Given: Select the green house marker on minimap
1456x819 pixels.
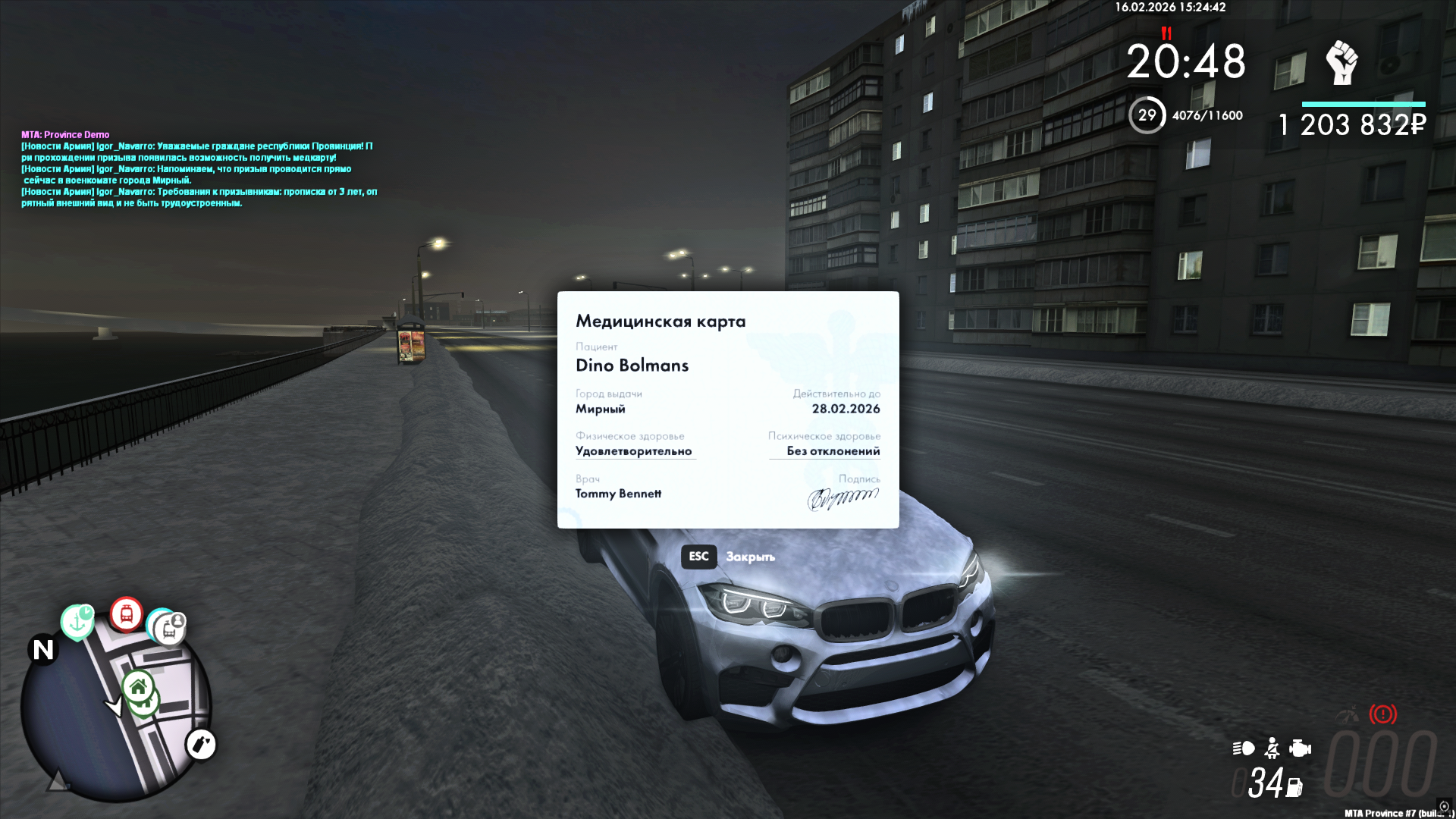Looking at the screenshot, I should [x=138, y=688].
